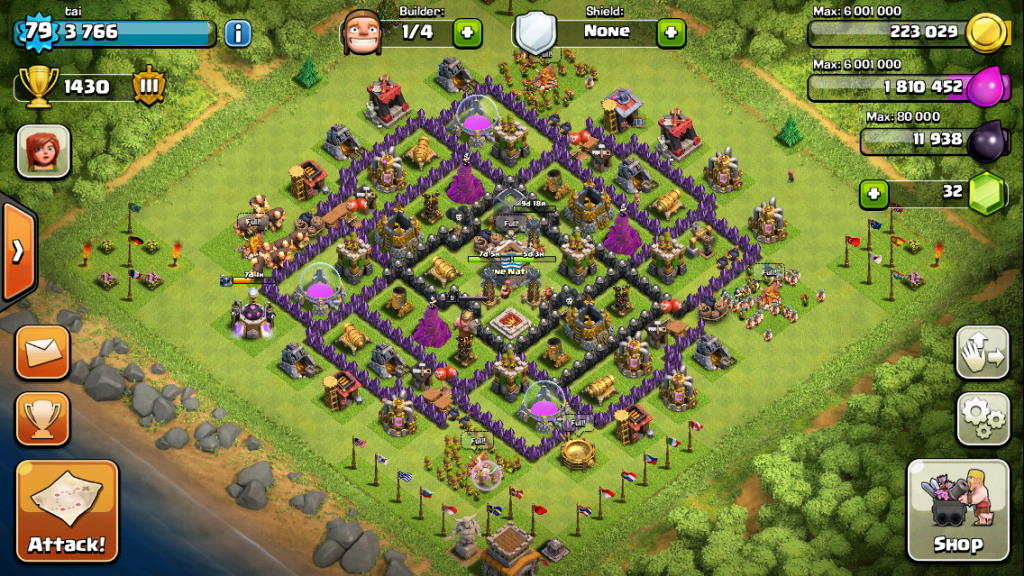1024x576 pixels.
Task: Add a shield with green plus
Action: 671,33
